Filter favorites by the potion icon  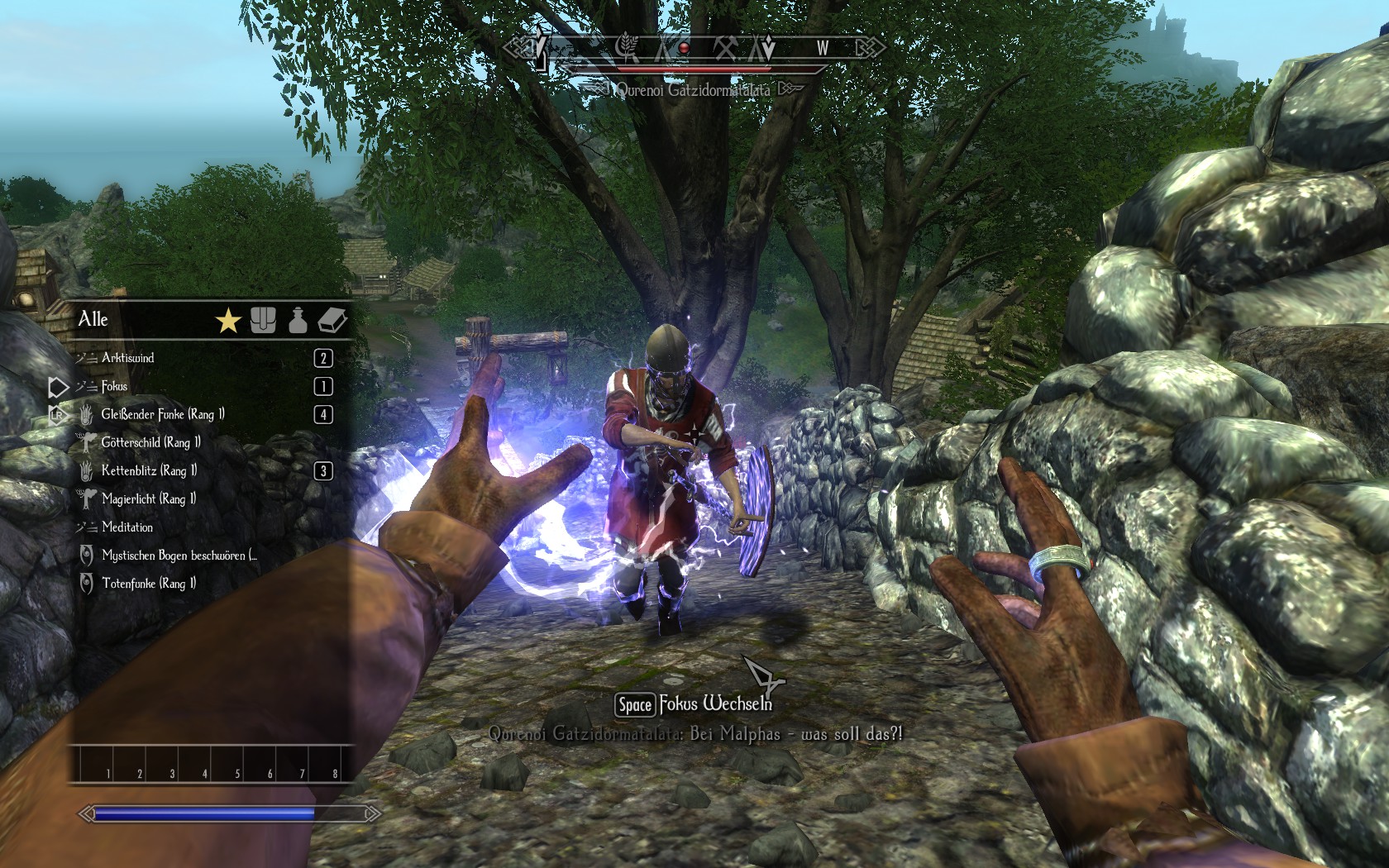pyautogui.click(x=298, y=320)
